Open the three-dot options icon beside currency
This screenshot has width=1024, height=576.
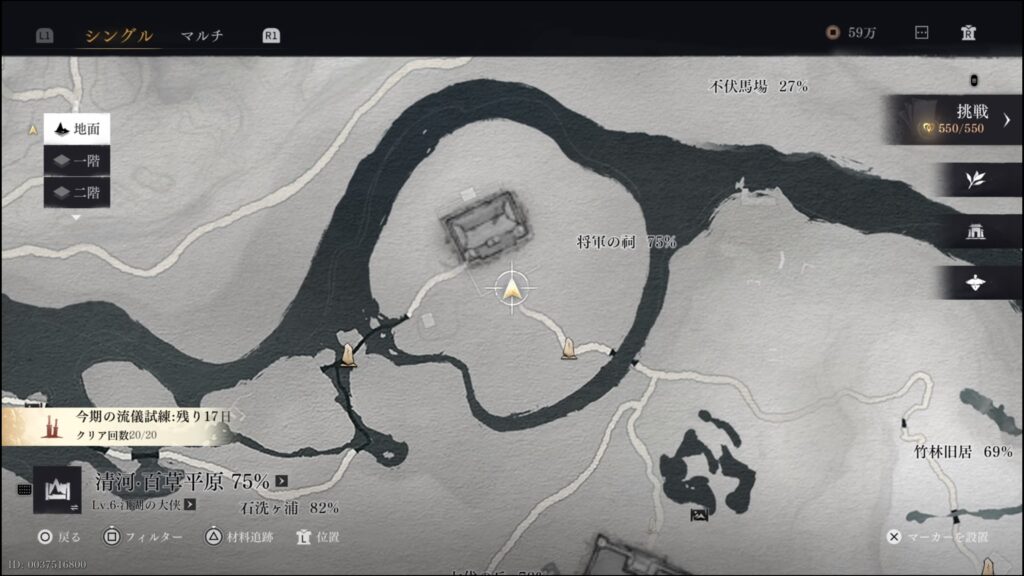pos(922,33)
